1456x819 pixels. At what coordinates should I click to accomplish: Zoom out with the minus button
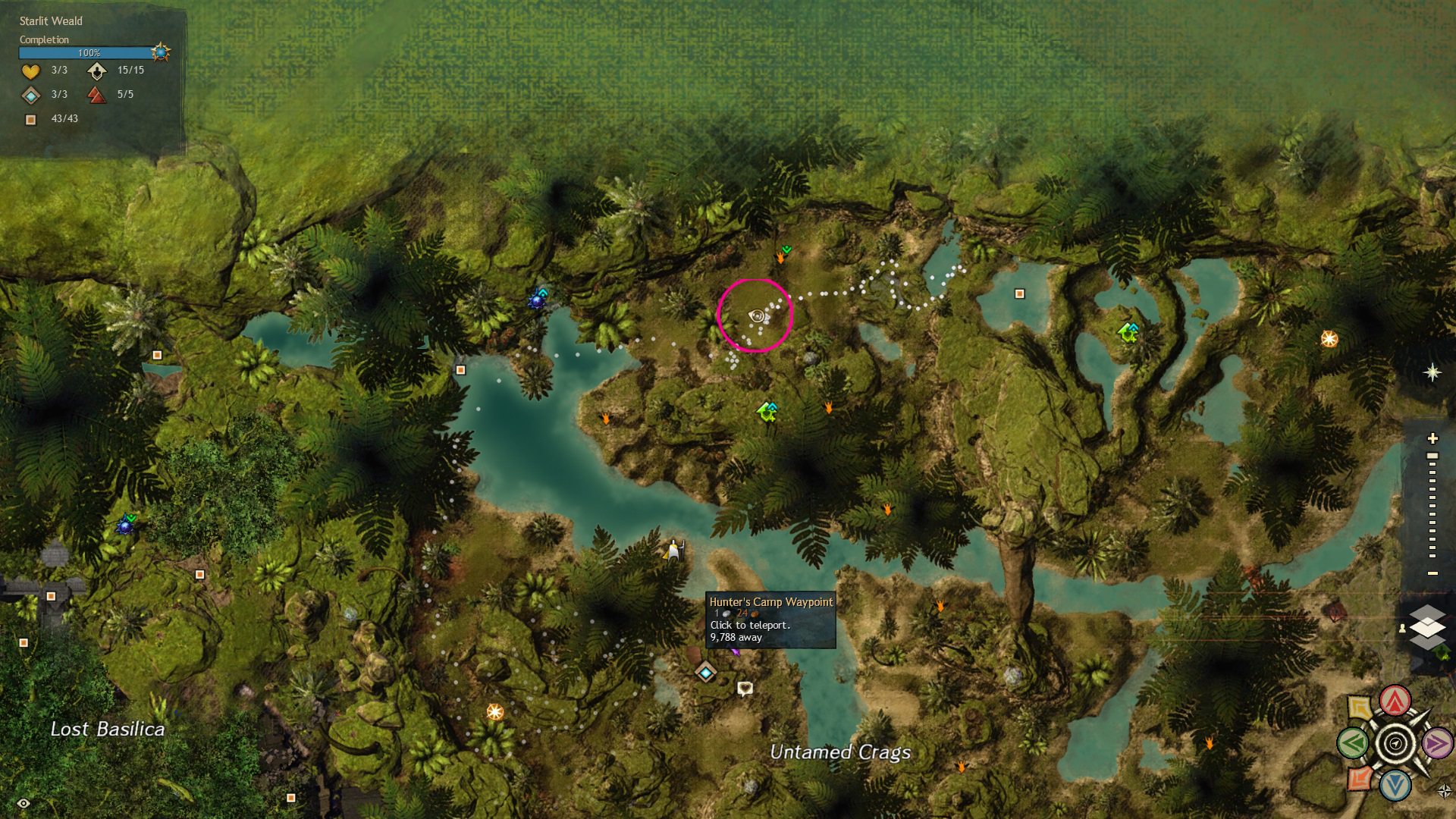[x=1432, y=573]
